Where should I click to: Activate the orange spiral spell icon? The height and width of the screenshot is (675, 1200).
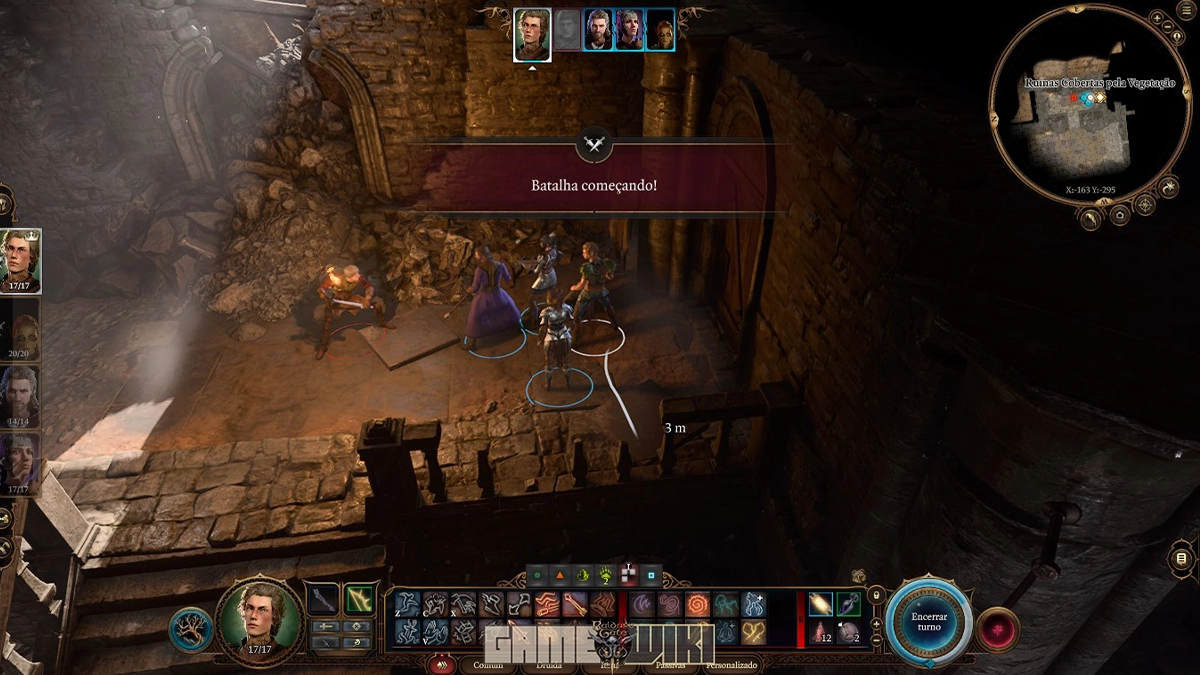(x=698, y=604)
